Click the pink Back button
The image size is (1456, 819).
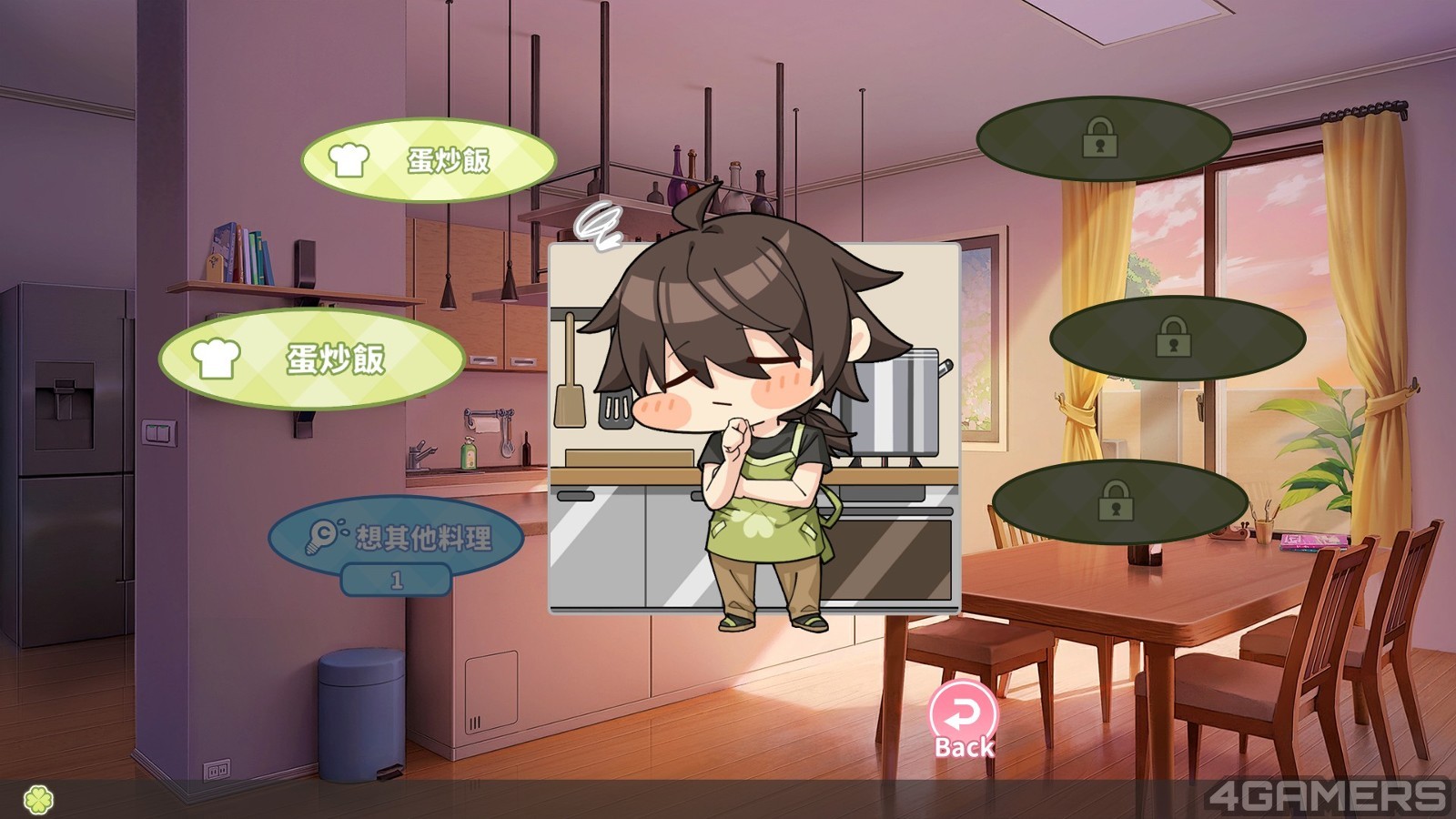(964, 721)
